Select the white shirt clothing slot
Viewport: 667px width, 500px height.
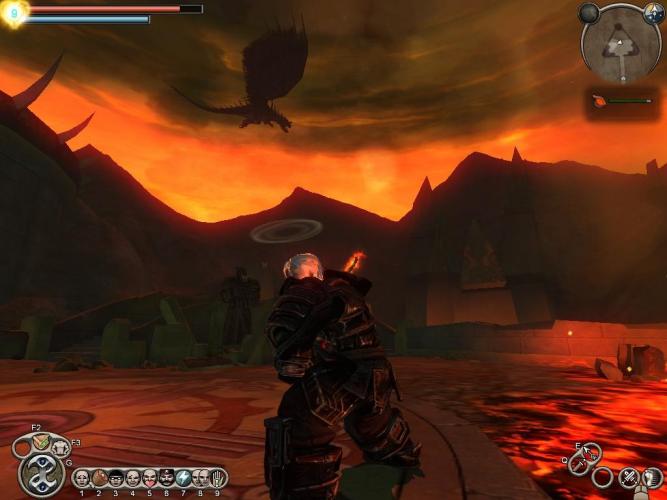(x=60, y=448)
